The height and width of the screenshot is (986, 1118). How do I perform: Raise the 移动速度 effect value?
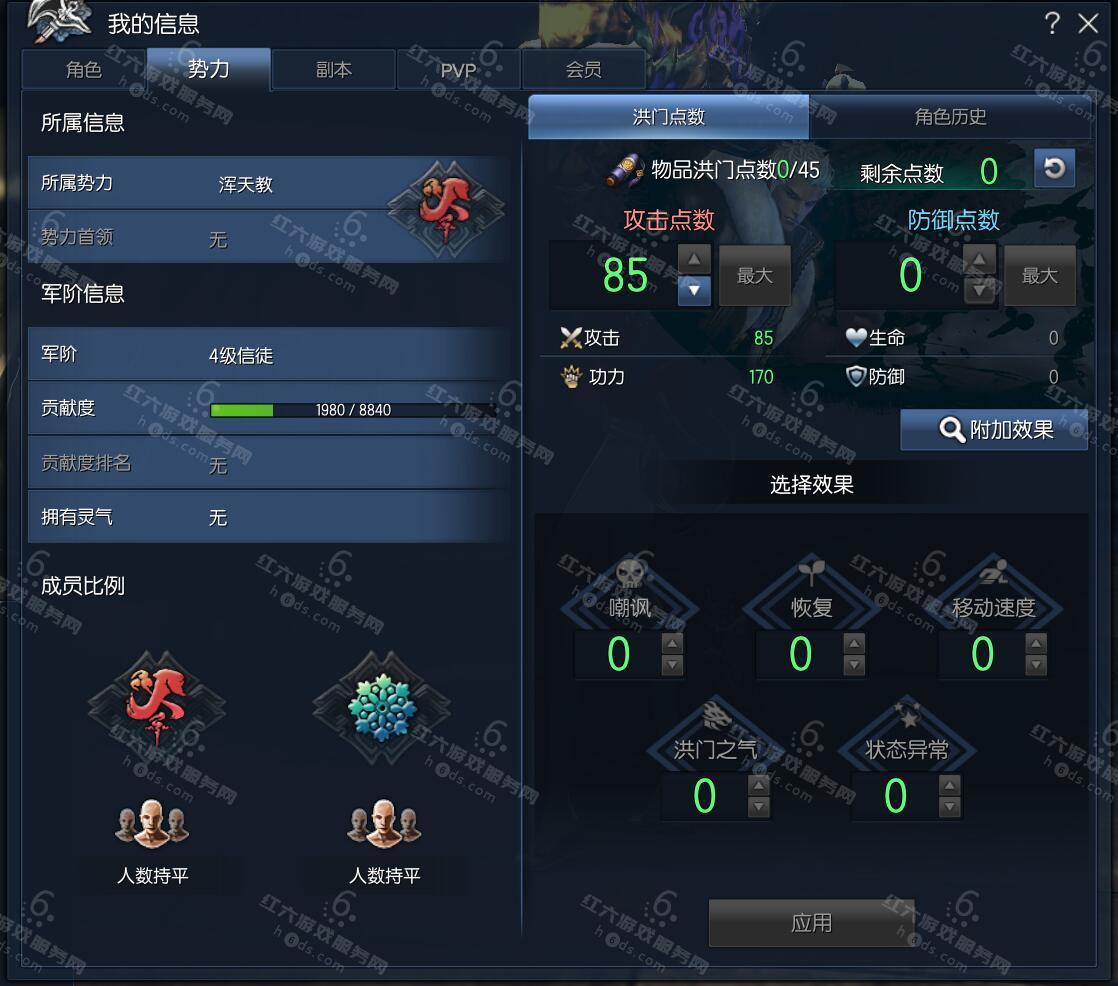click(x=1036, y=643)
